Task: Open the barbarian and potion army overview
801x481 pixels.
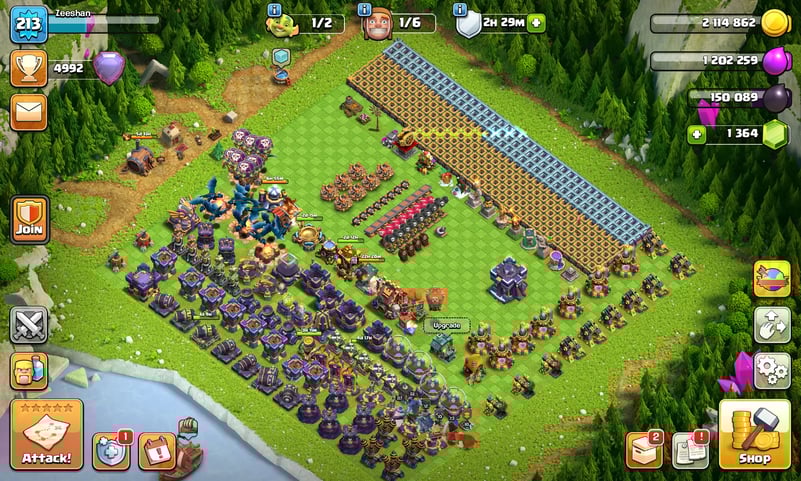Action: 28,370
